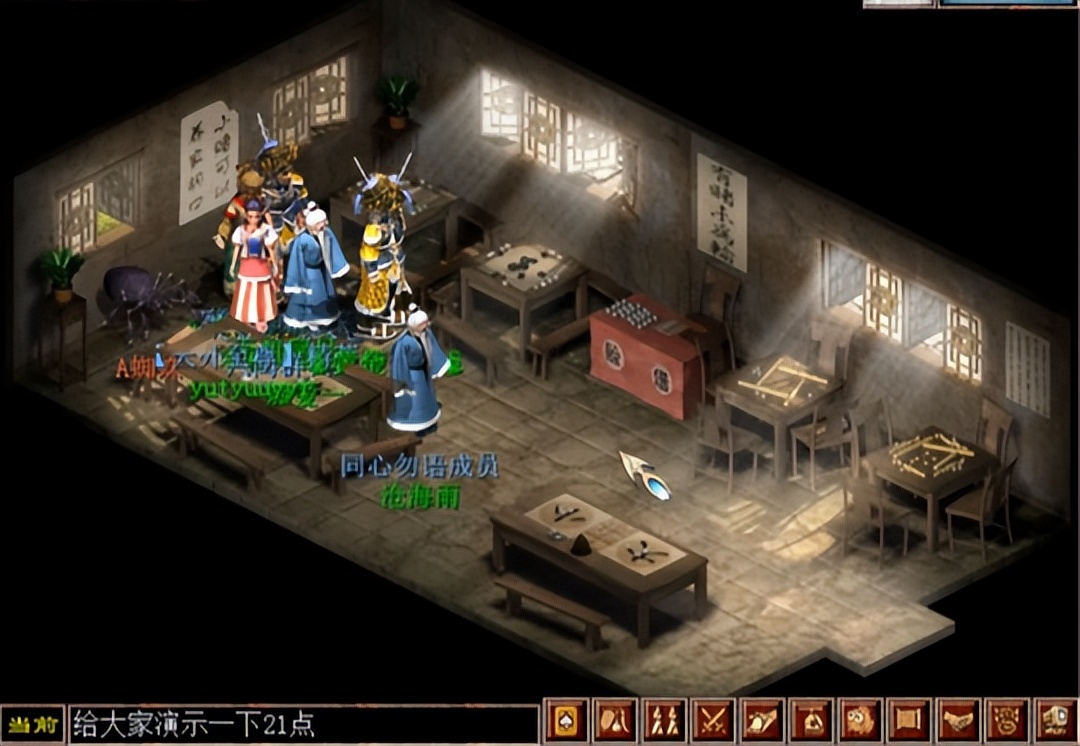Focus the chat input text box

click(302, 723)
